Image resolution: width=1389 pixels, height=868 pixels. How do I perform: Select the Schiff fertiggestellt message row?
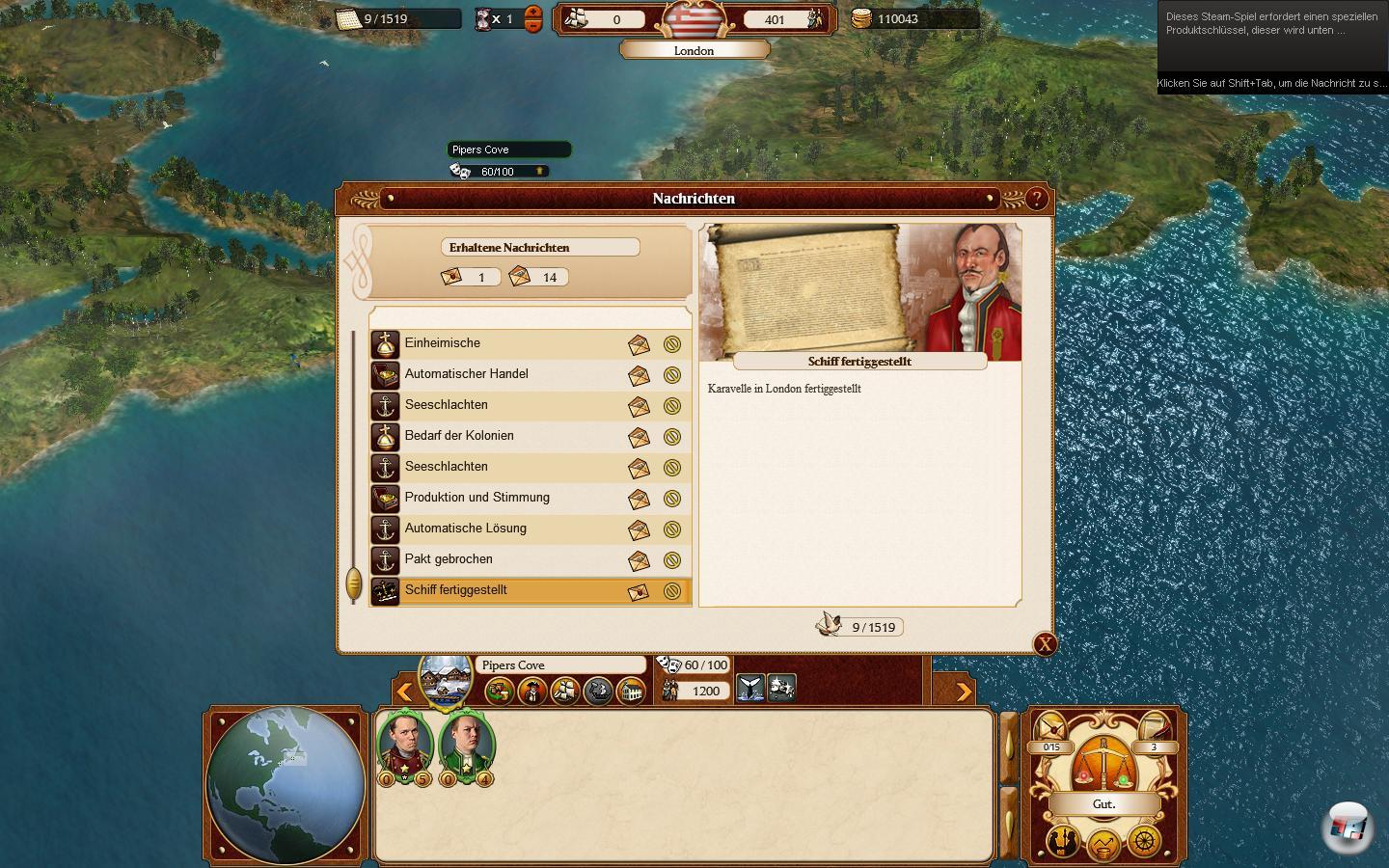click(x=502, y=590)
